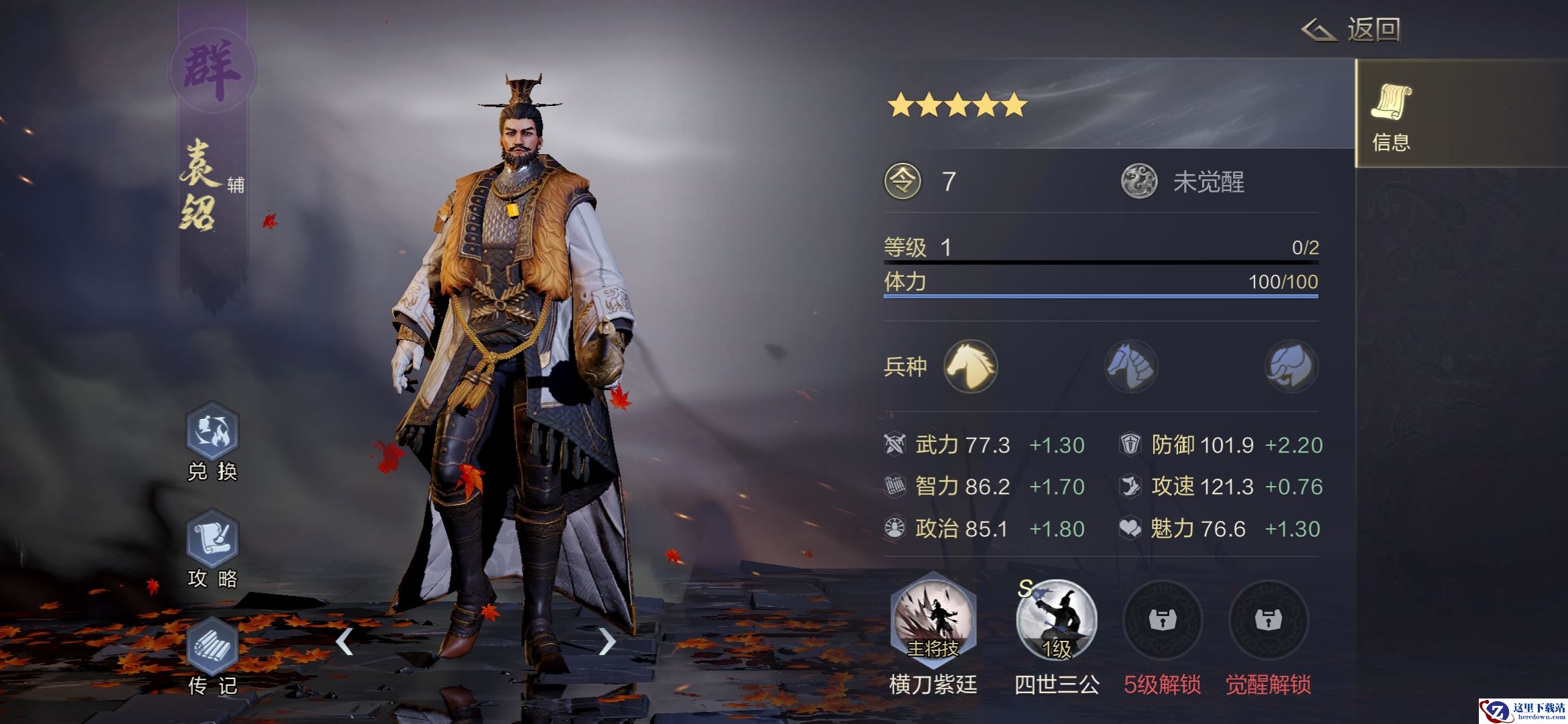Screen dimensions: 1568x724
Task: Open the 攻略 strategy guide
Action: coord(212,540)
